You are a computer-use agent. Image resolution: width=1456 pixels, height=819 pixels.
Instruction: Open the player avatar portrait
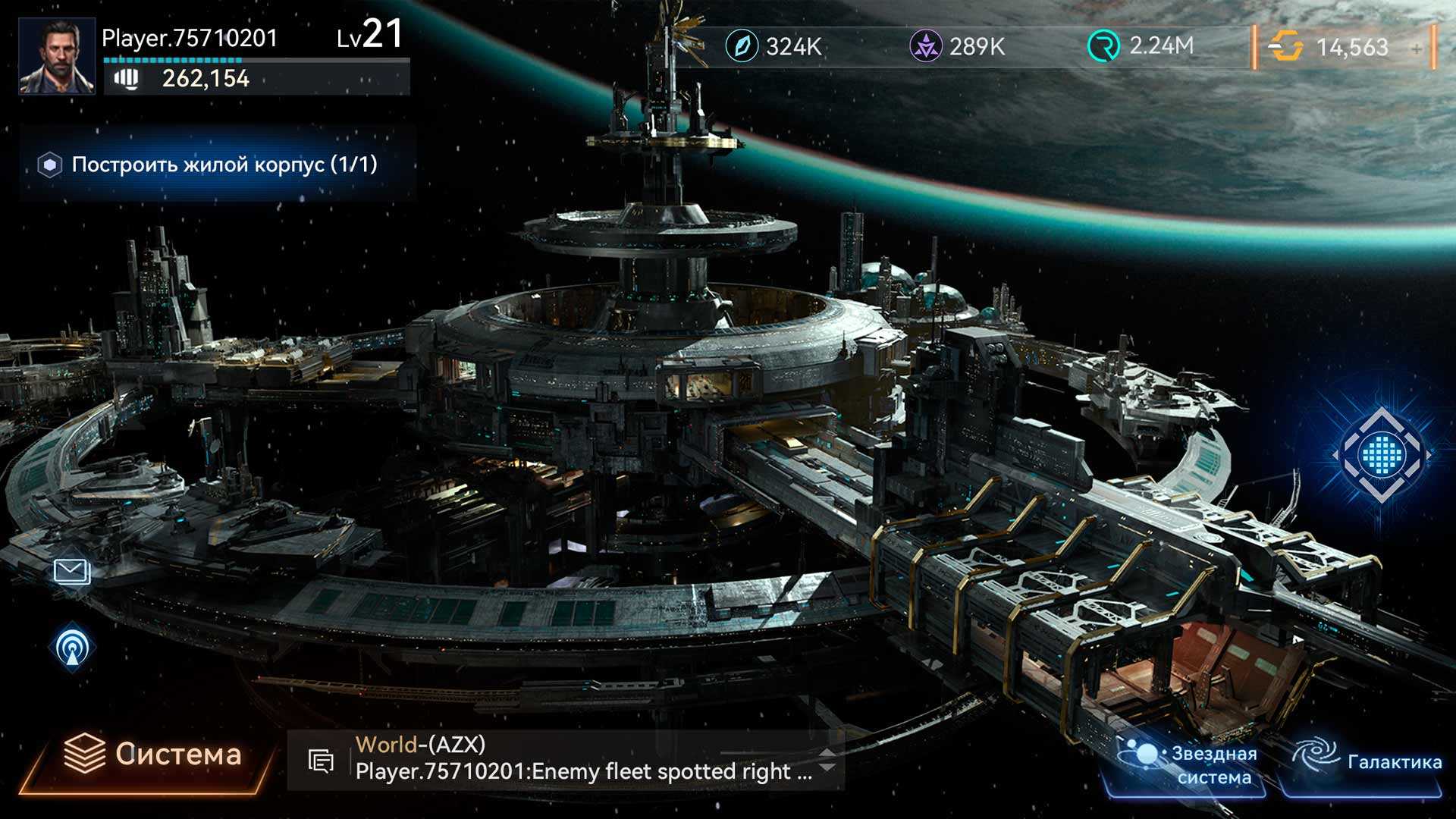57,56
